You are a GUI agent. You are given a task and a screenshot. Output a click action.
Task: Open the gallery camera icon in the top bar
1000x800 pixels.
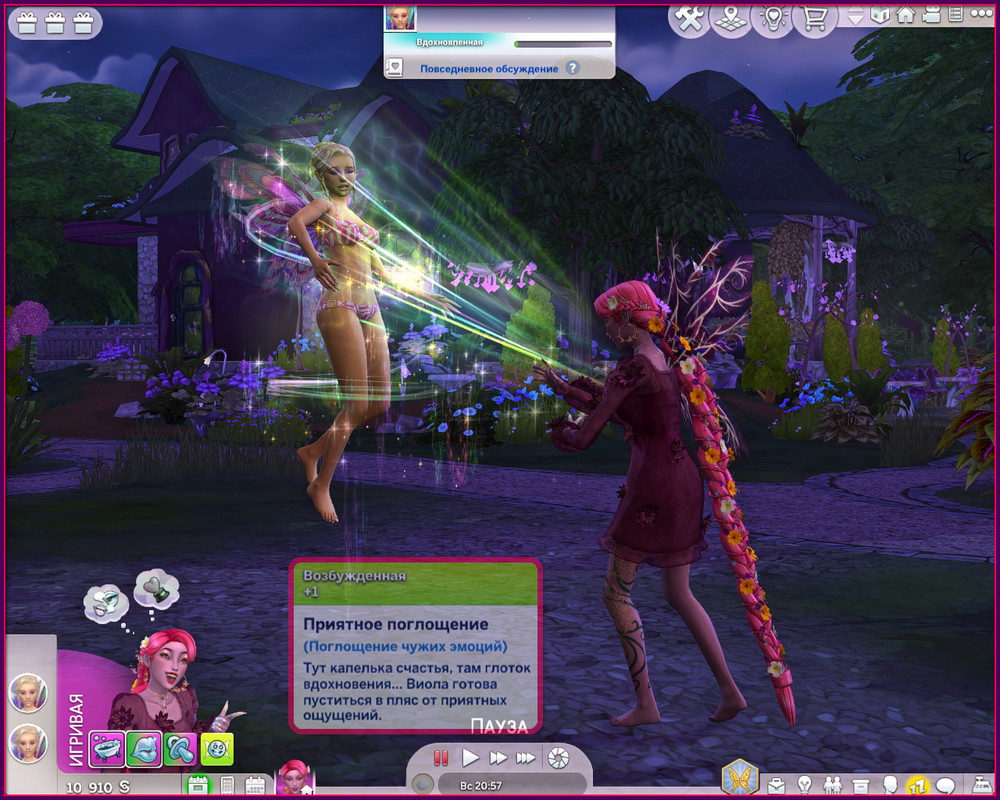coord(930,15)
